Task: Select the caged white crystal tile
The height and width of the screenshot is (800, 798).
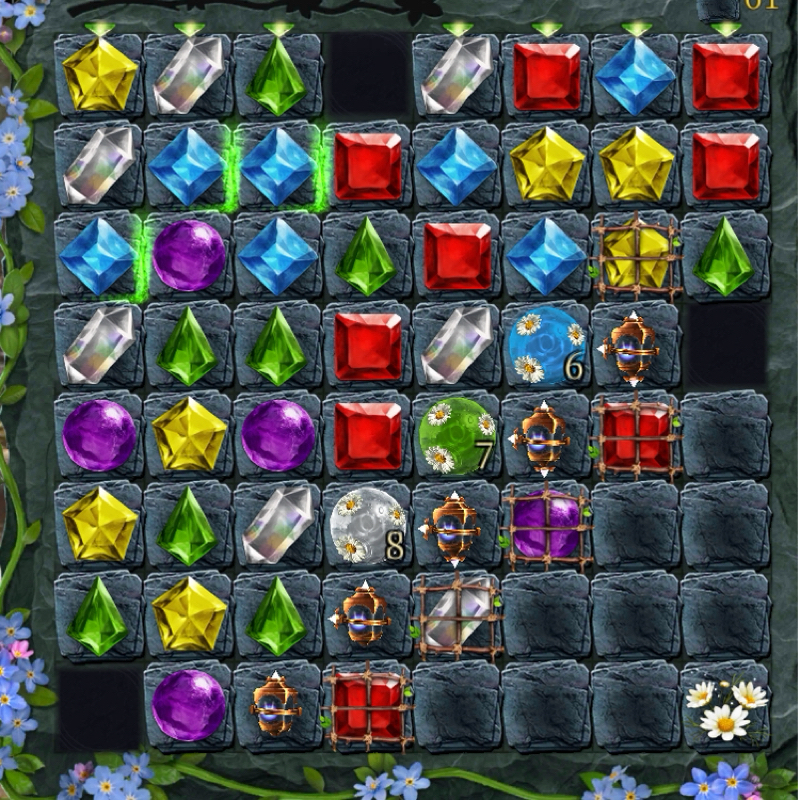Action: click(457, 615)
